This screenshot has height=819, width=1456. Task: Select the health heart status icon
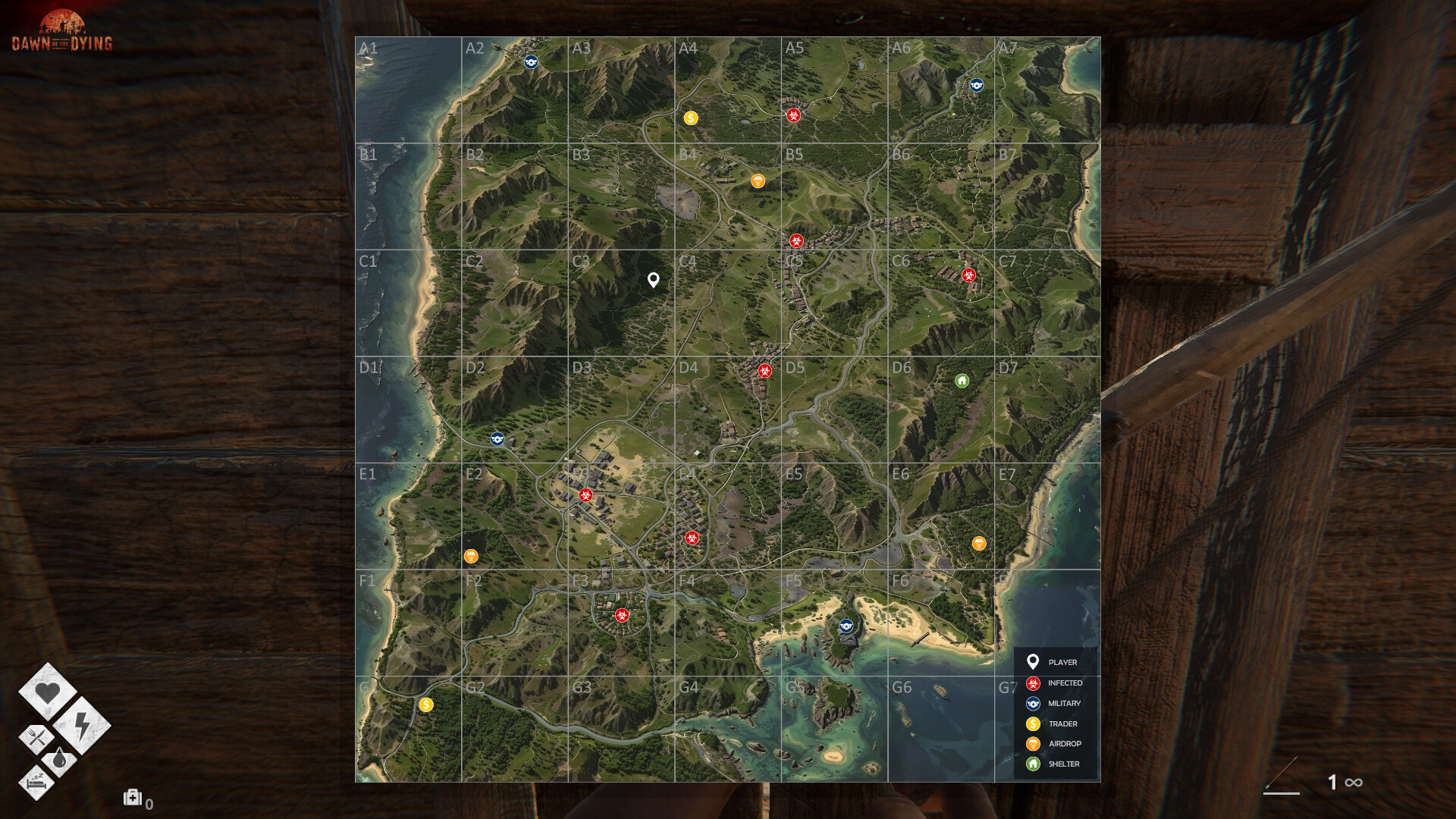[49, 692]
